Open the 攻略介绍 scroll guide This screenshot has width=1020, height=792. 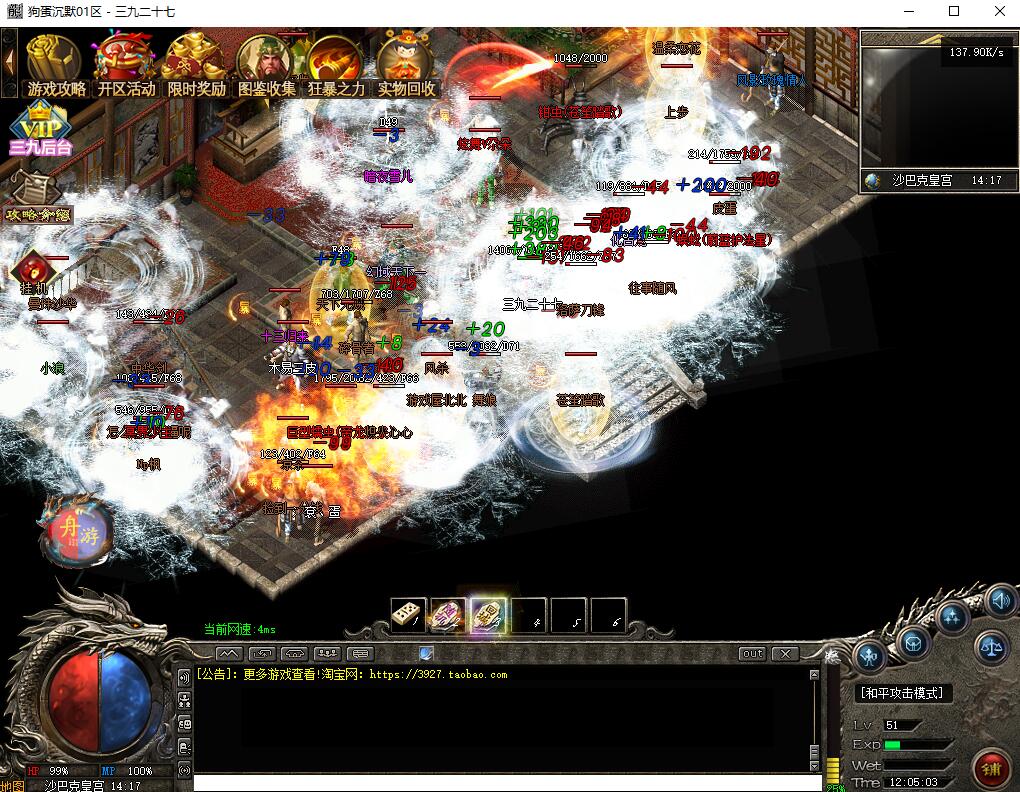point(38,198)
